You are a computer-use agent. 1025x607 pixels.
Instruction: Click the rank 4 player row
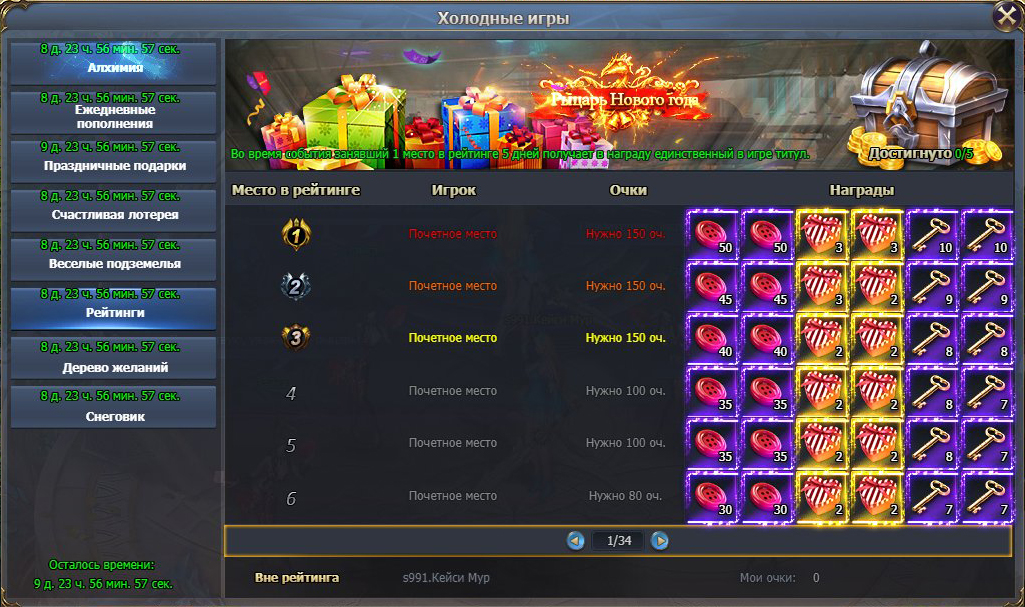point(453,391)
